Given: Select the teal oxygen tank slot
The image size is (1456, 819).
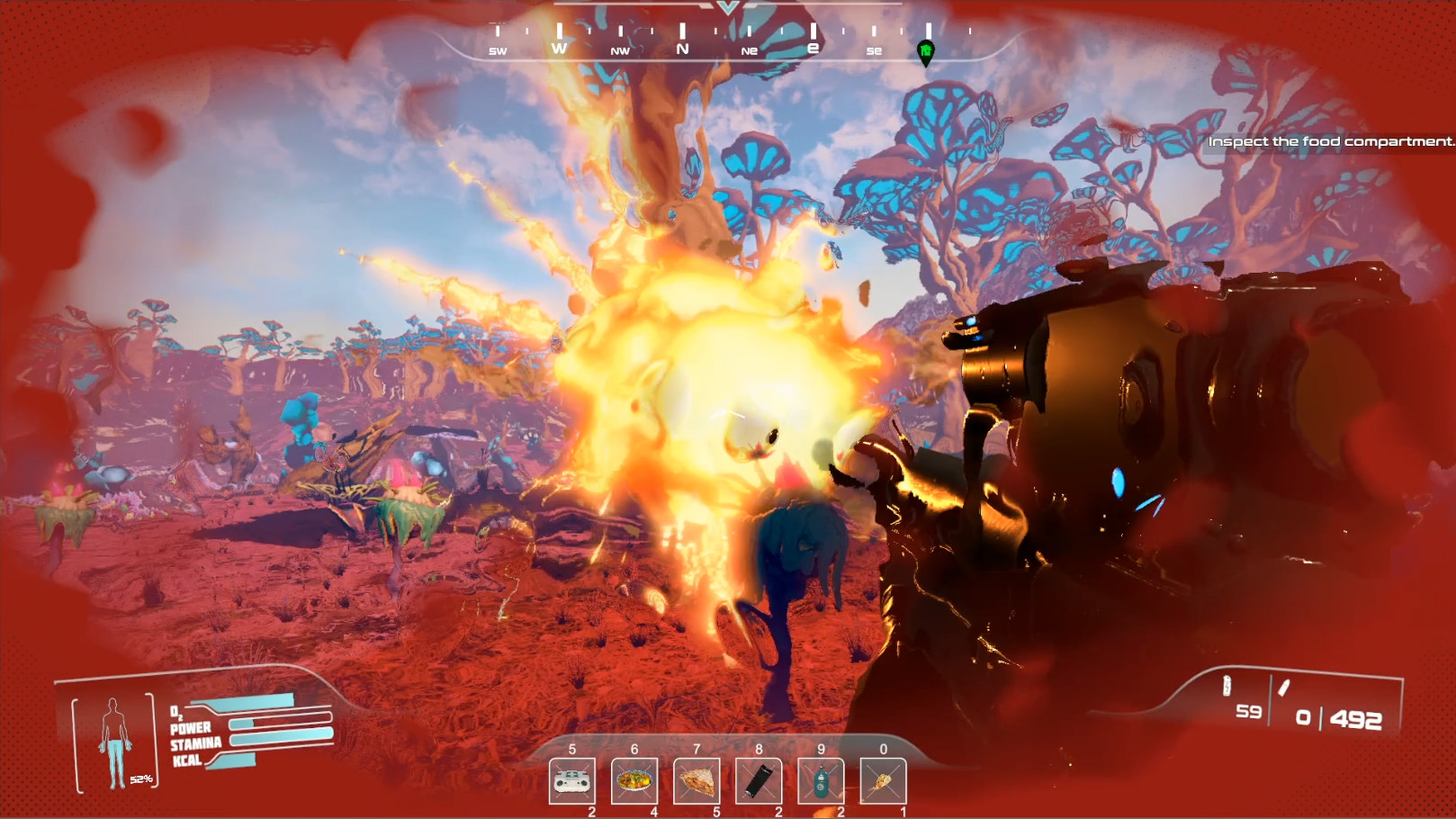Looking at the screenshot, I should pyautogui.click(x=821, y=780).
